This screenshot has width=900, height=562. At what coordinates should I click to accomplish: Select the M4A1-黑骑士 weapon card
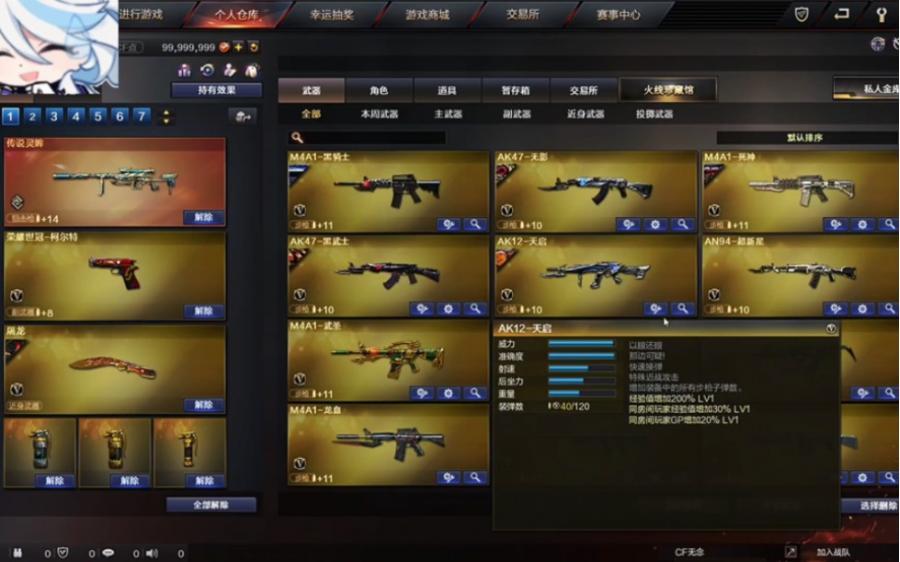click(390, 192)
